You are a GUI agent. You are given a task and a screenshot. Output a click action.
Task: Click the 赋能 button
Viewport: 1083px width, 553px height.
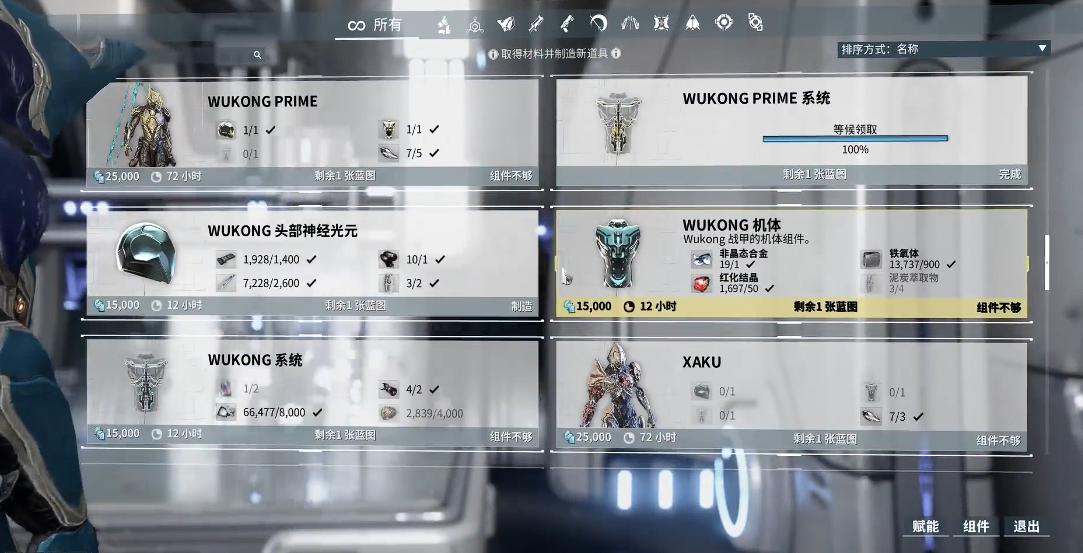pyautogui.click(x=925, y=527)
